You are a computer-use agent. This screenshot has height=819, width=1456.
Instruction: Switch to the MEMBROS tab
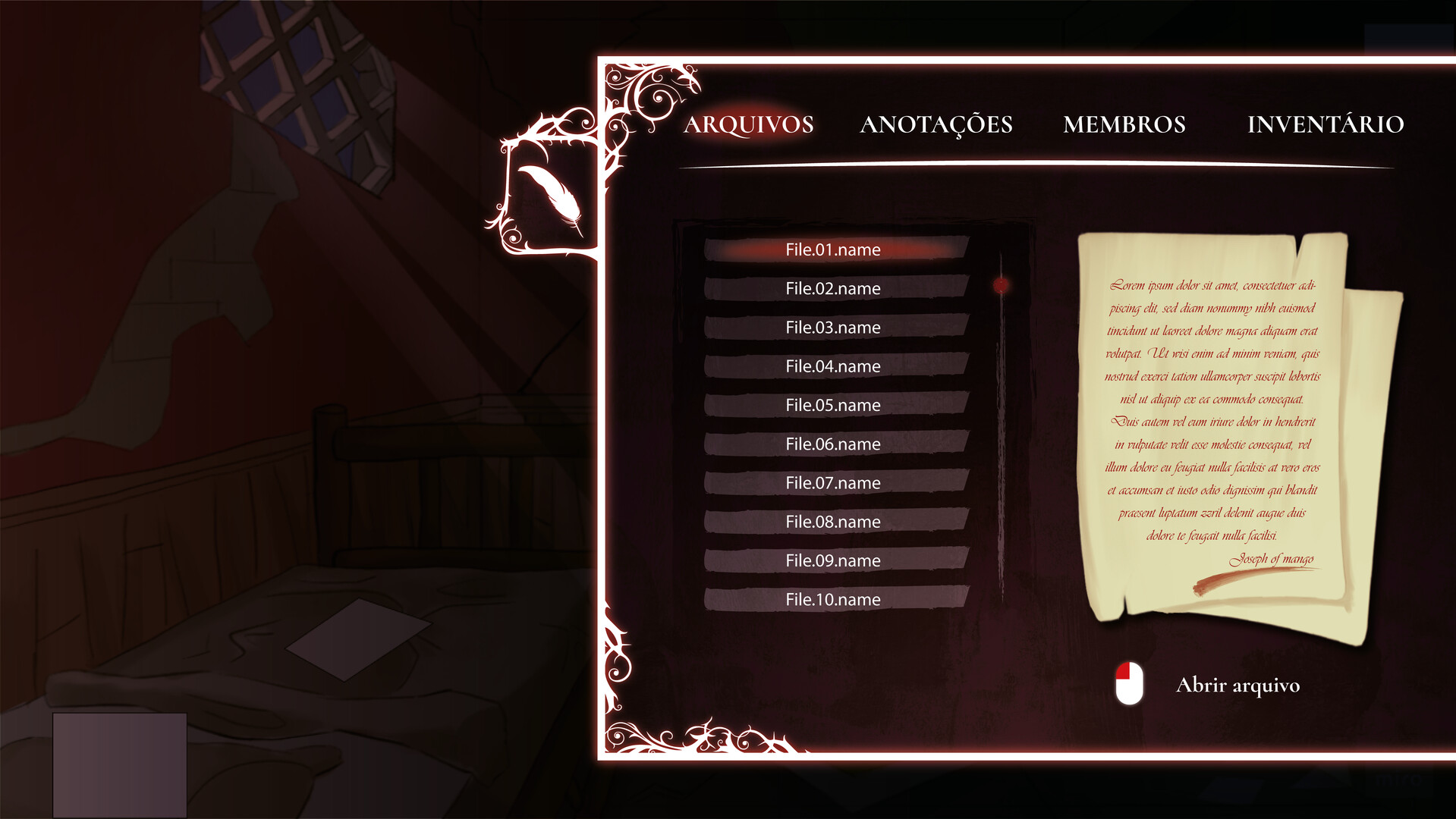click(x=1125, y=124)
